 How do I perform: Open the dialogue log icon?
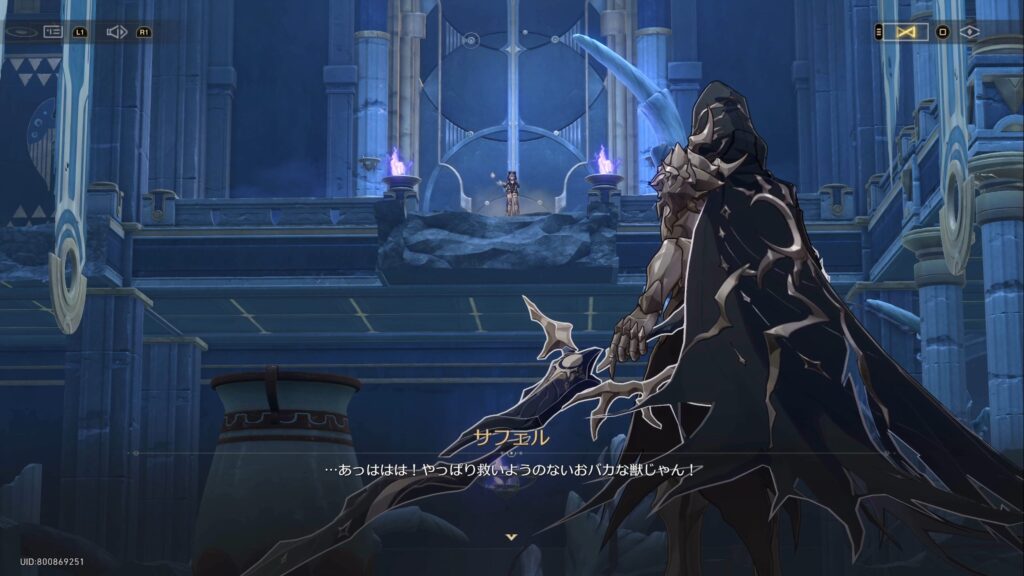pos(52,32)
